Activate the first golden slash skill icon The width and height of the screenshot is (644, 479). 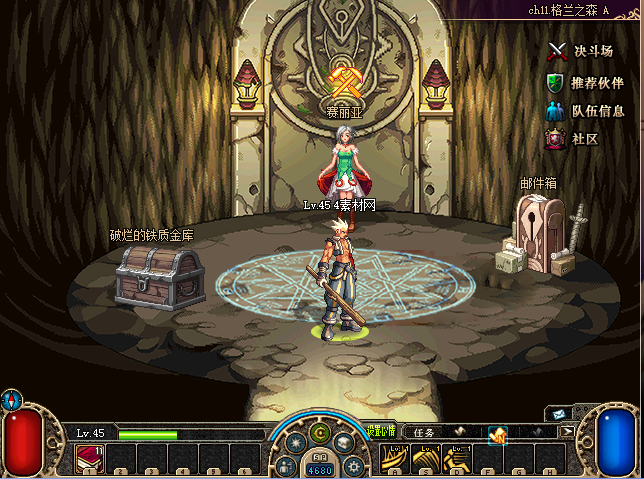pyautogui.click(x=396, y=459)
